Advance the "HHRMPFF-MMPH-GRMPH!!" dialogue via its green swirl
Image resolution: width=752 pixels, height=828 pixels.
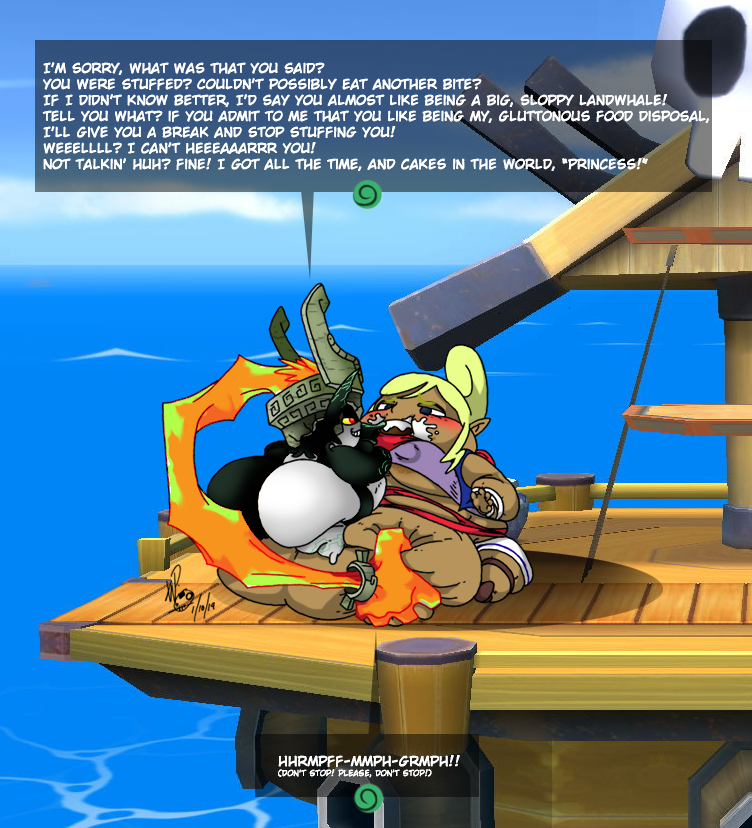368,798
